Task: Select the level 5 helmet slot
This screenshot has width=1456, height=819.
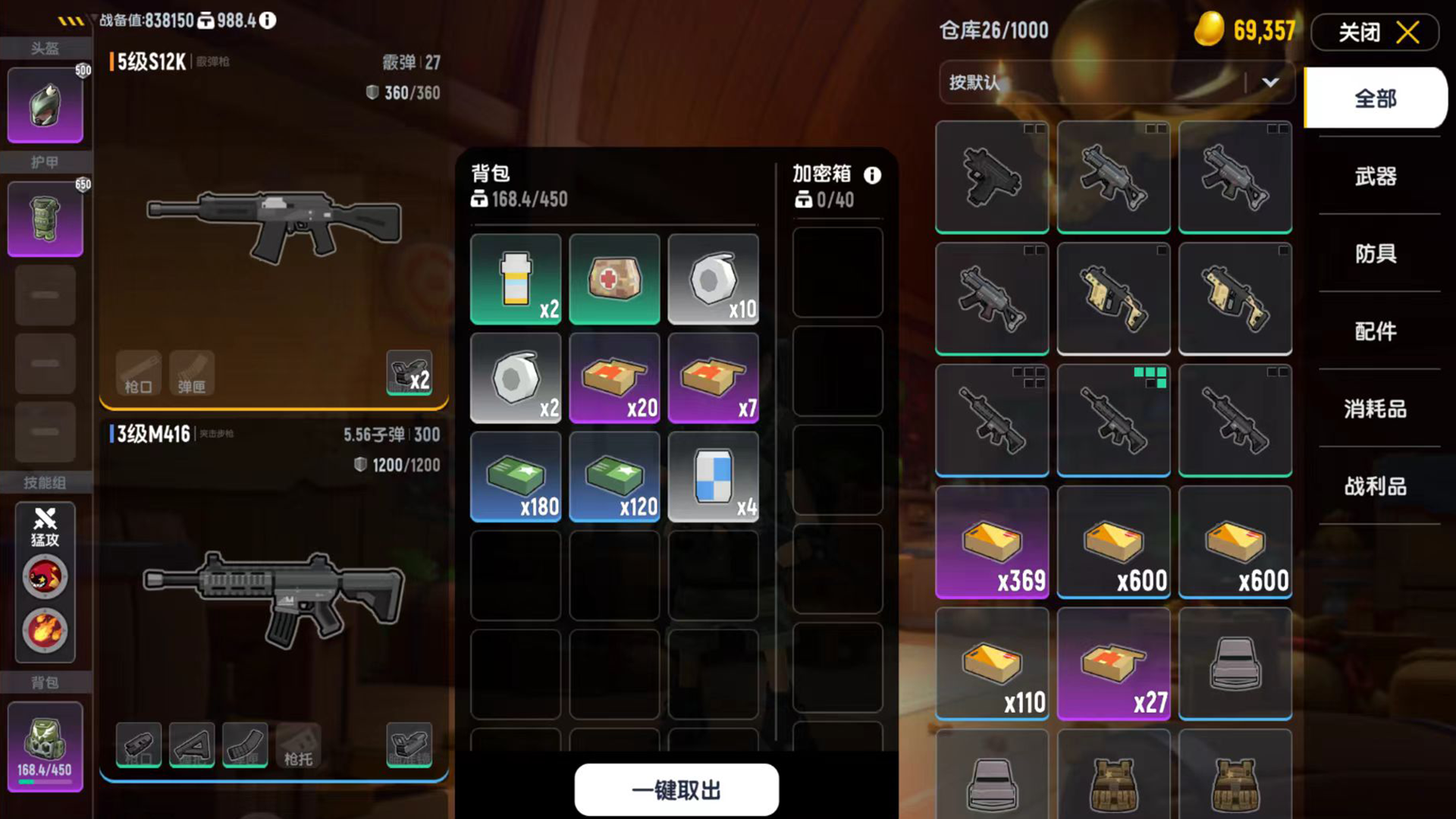Action: point(45,106)
